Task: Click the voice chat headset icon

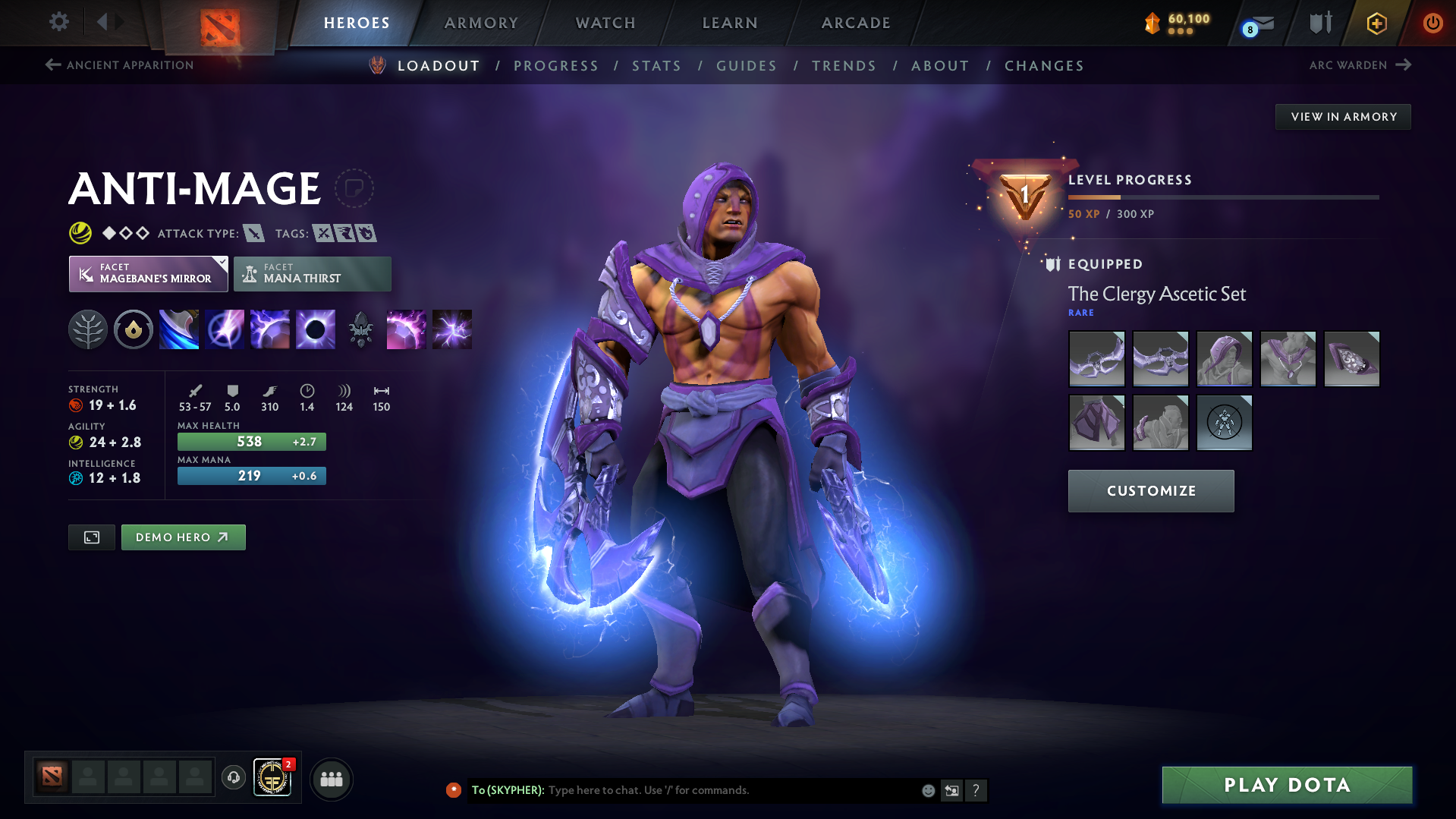Action: (x=233, y=778)
